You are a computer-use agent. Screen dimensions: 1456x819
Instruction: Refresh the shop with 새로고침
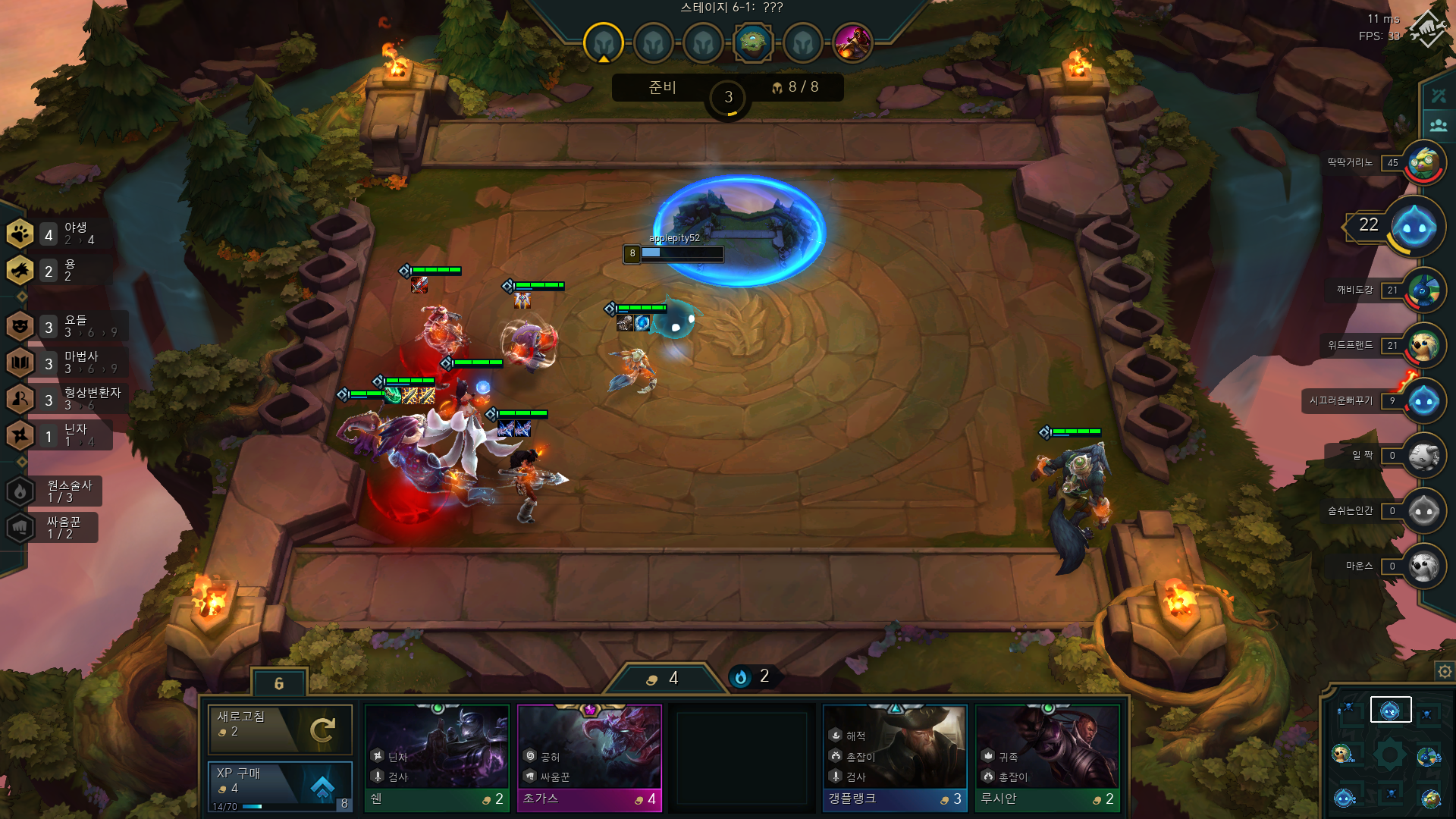(x=280, y=728)
